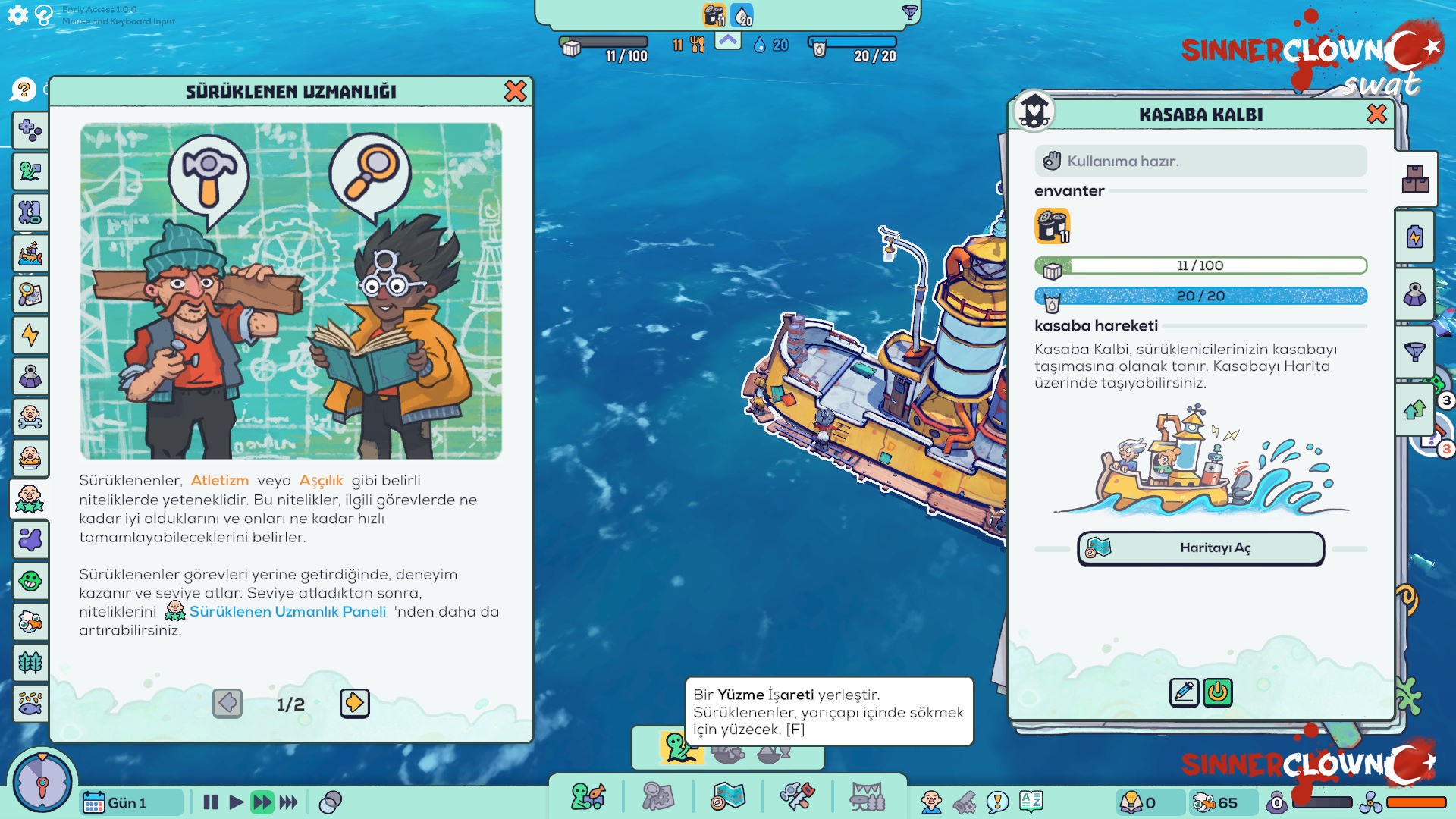Image resolution: width=1456 pixels, height=819 pixels.
Task: Open the map with Haritayı Aç
Action: (1200, 548)
